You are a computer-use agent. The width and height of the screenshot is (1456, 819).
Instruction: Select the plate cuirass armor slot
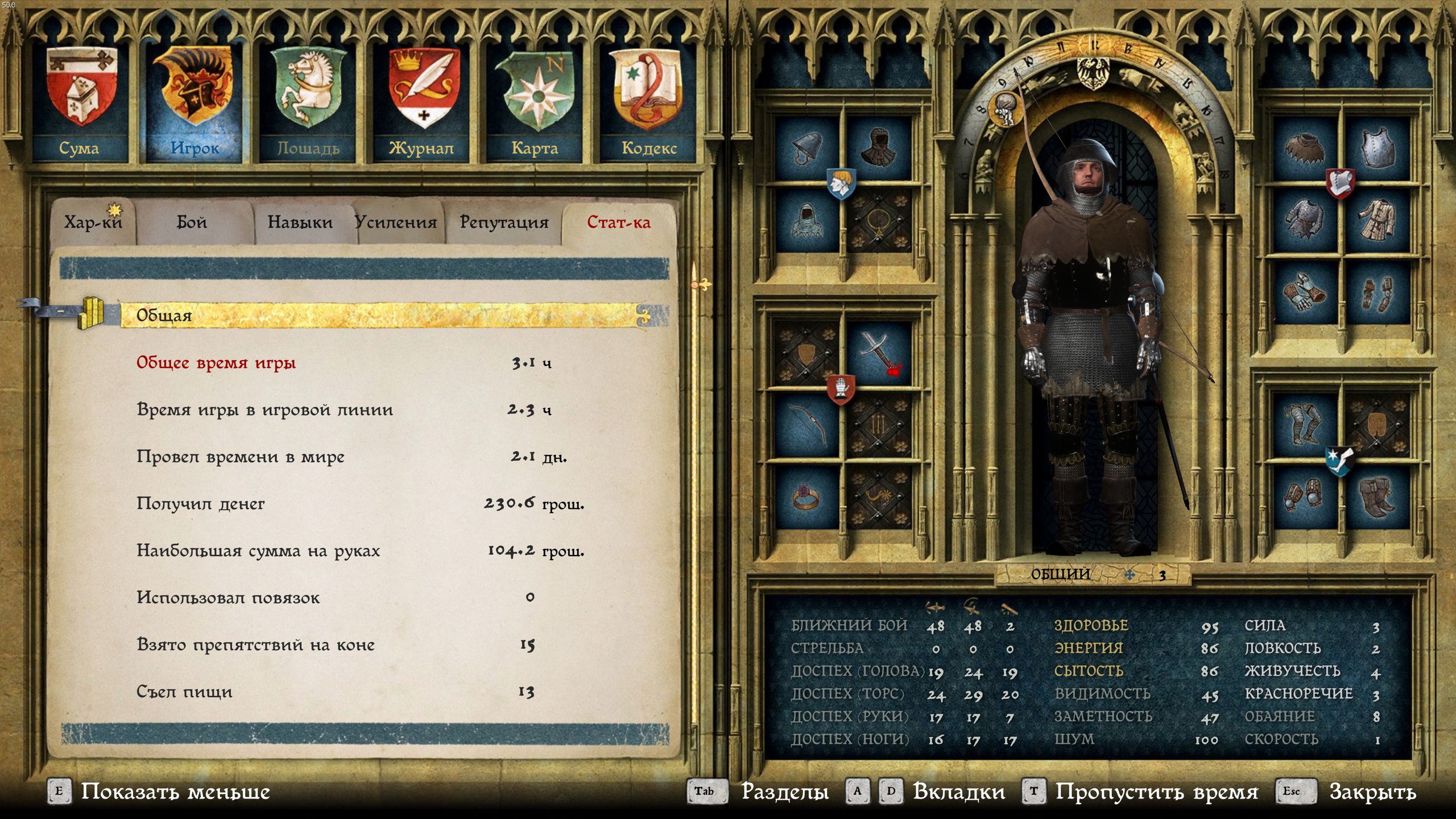(1376, 149)
